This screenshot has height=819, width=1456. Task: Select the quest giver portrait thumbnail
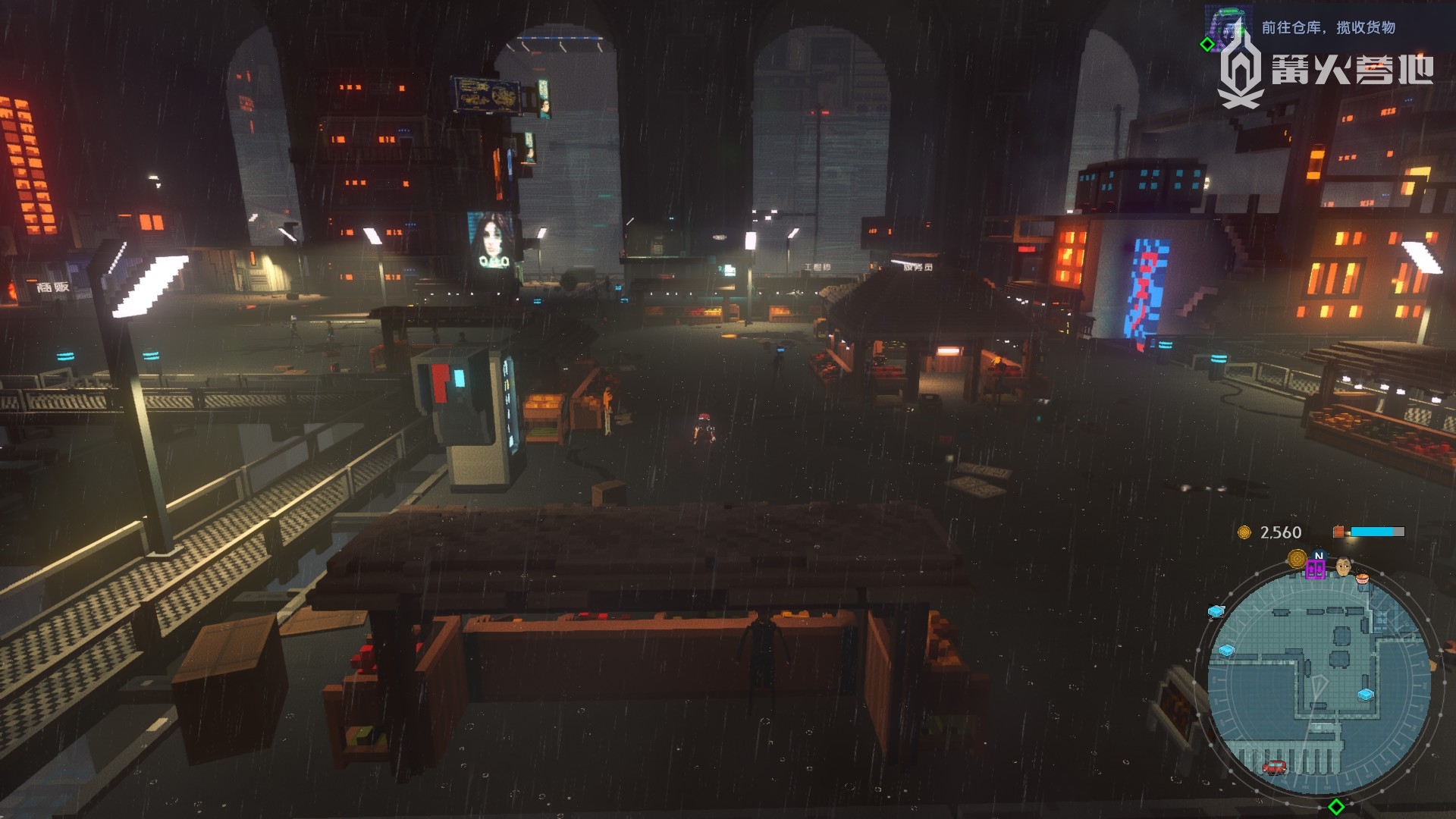[x=1226, y=27]
